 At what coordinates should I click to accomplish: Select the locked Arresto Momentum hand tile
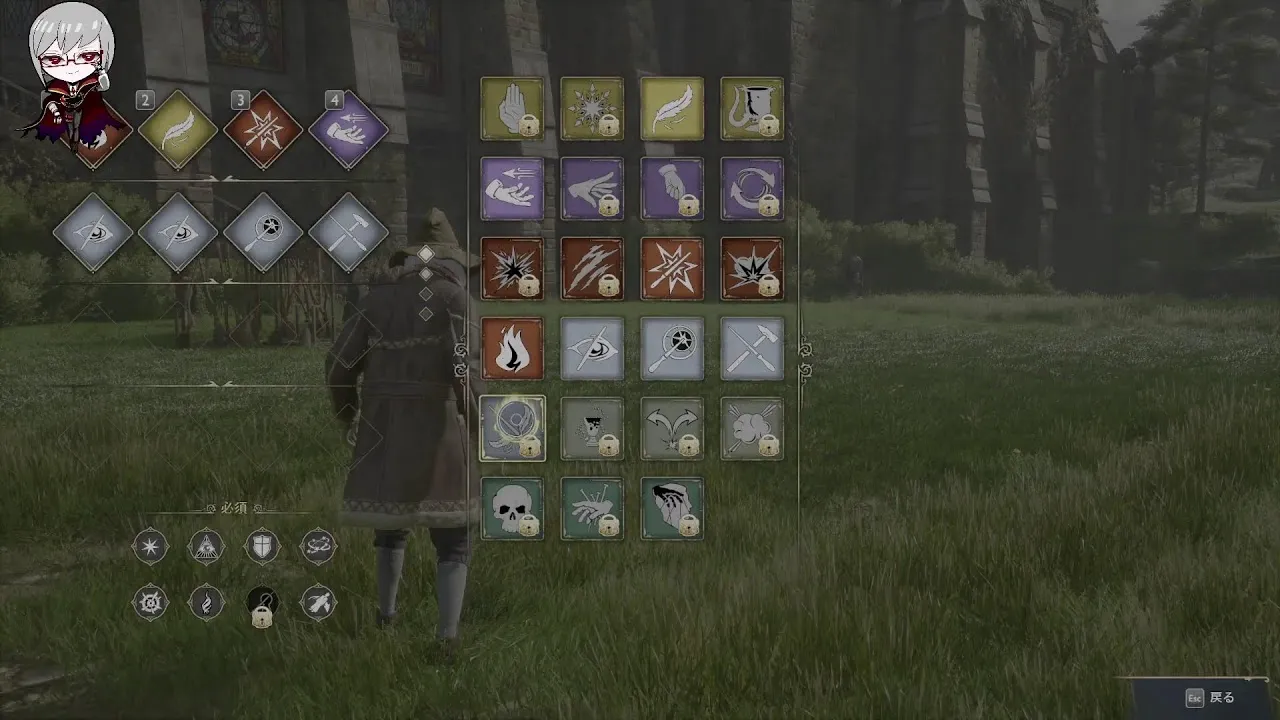(x=512, y=109)
